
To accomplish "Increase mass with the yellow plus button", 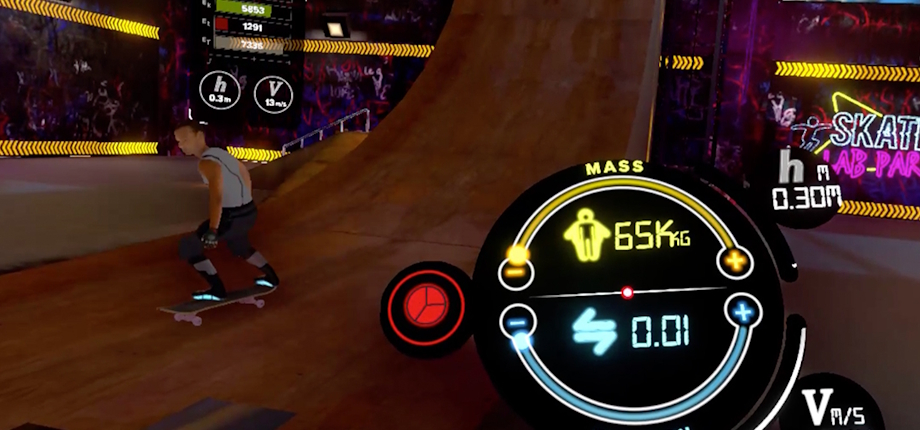I will tap(734, 262).
